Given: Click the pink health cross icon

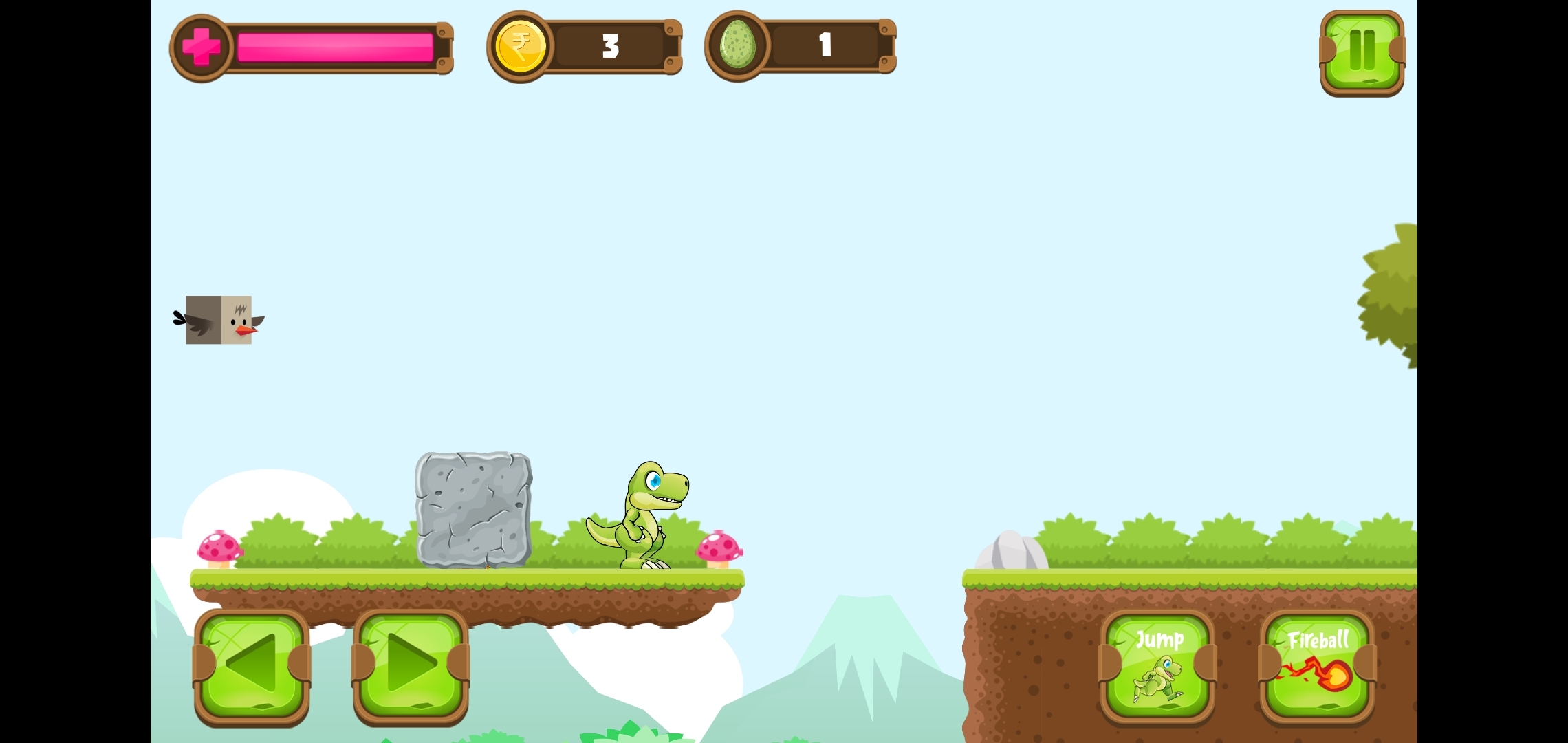Looking at the screenshot, I should (x=200, y=46).
